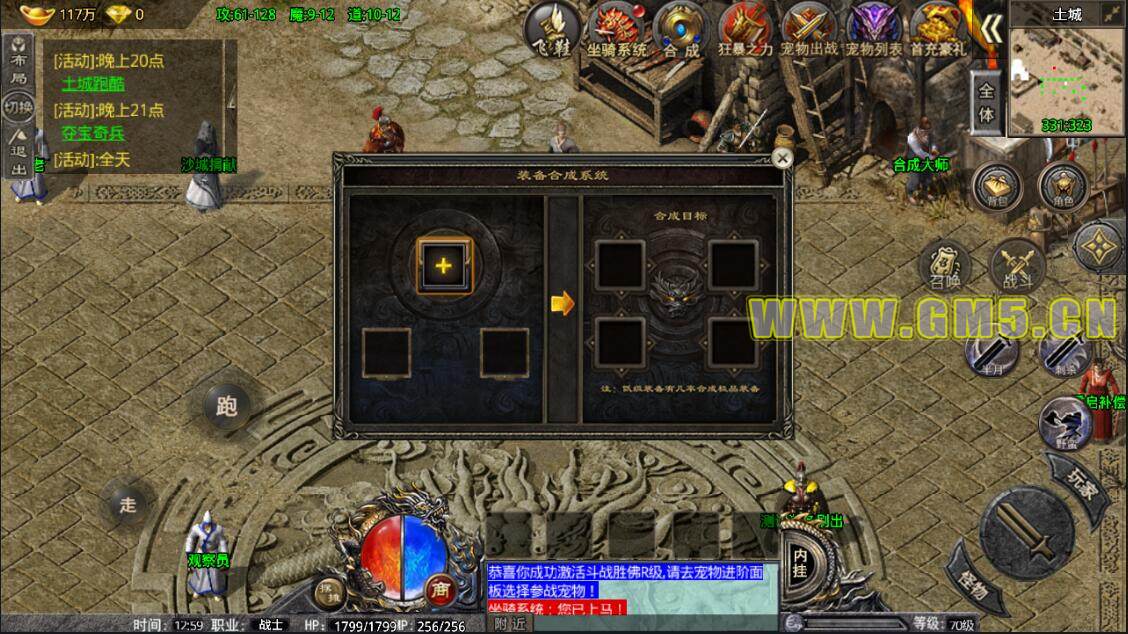Collapse the top icon bar with the double arrow
This screenshot has height=634, width=1128.
(989, 29)
